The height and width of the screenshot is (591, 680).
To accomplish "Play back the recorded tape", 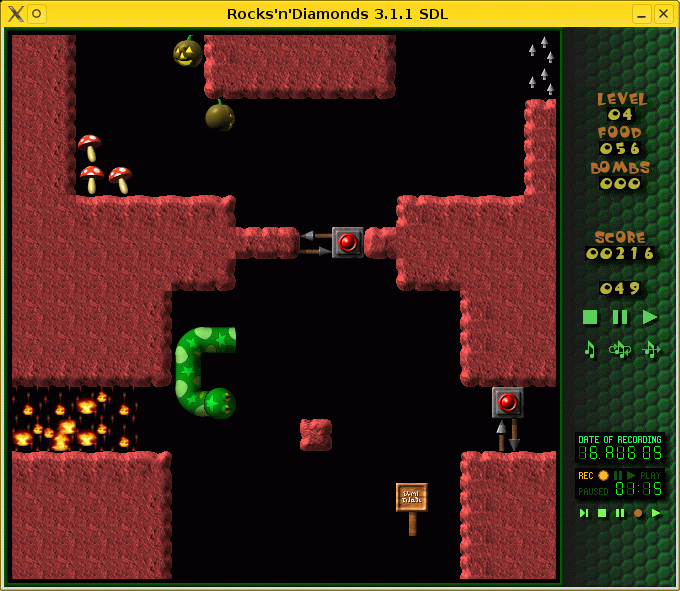I will click(656, 513).
